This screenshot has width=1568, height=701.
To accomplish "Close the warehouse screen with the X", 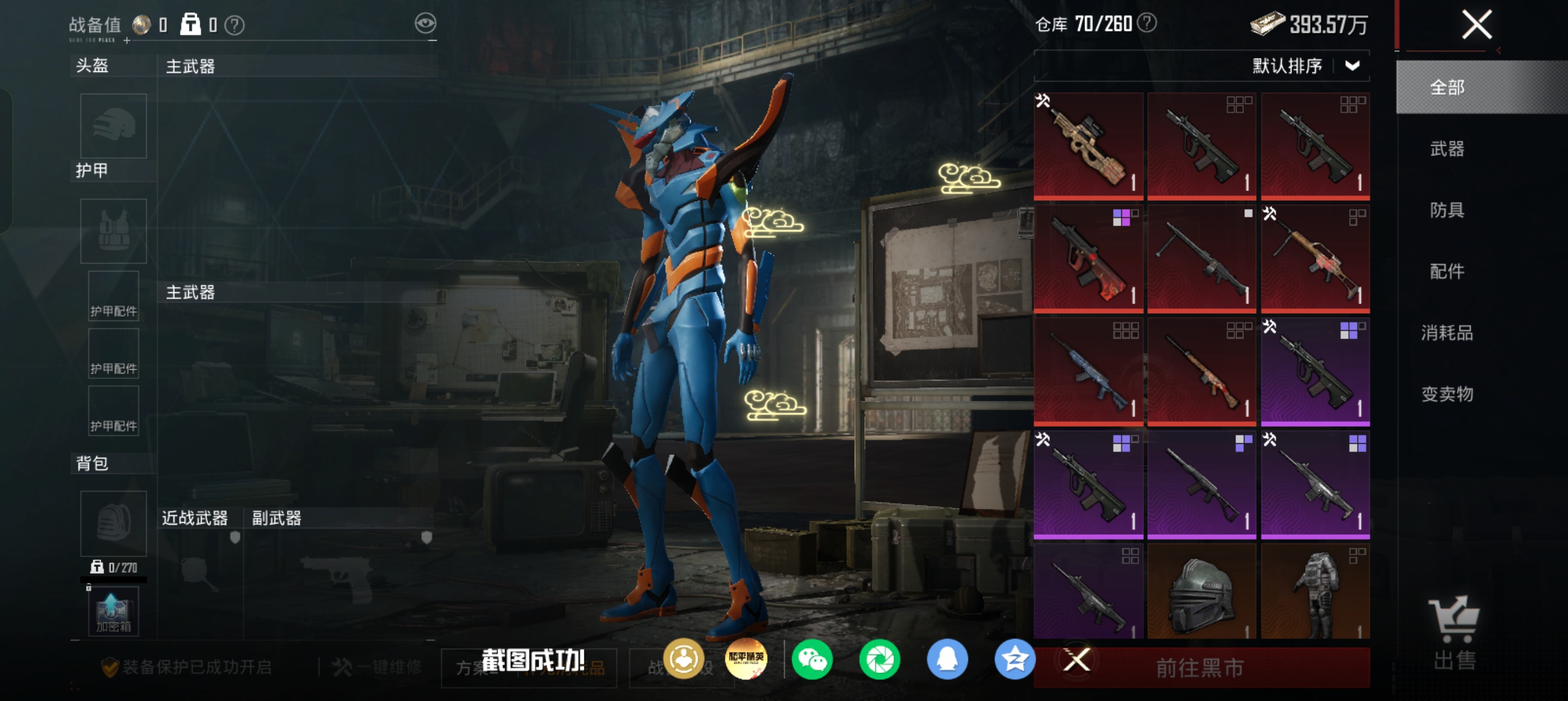I will [x=1477, y=25].
